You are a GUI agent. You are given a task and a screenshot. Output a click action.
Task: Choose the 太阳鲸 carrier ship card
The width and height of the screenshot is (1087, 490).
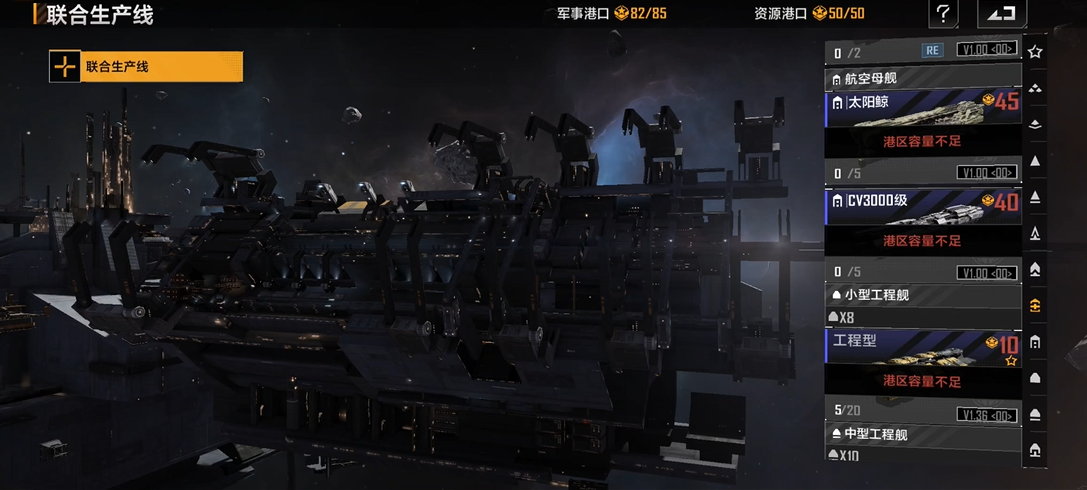[x=922, y=104]
